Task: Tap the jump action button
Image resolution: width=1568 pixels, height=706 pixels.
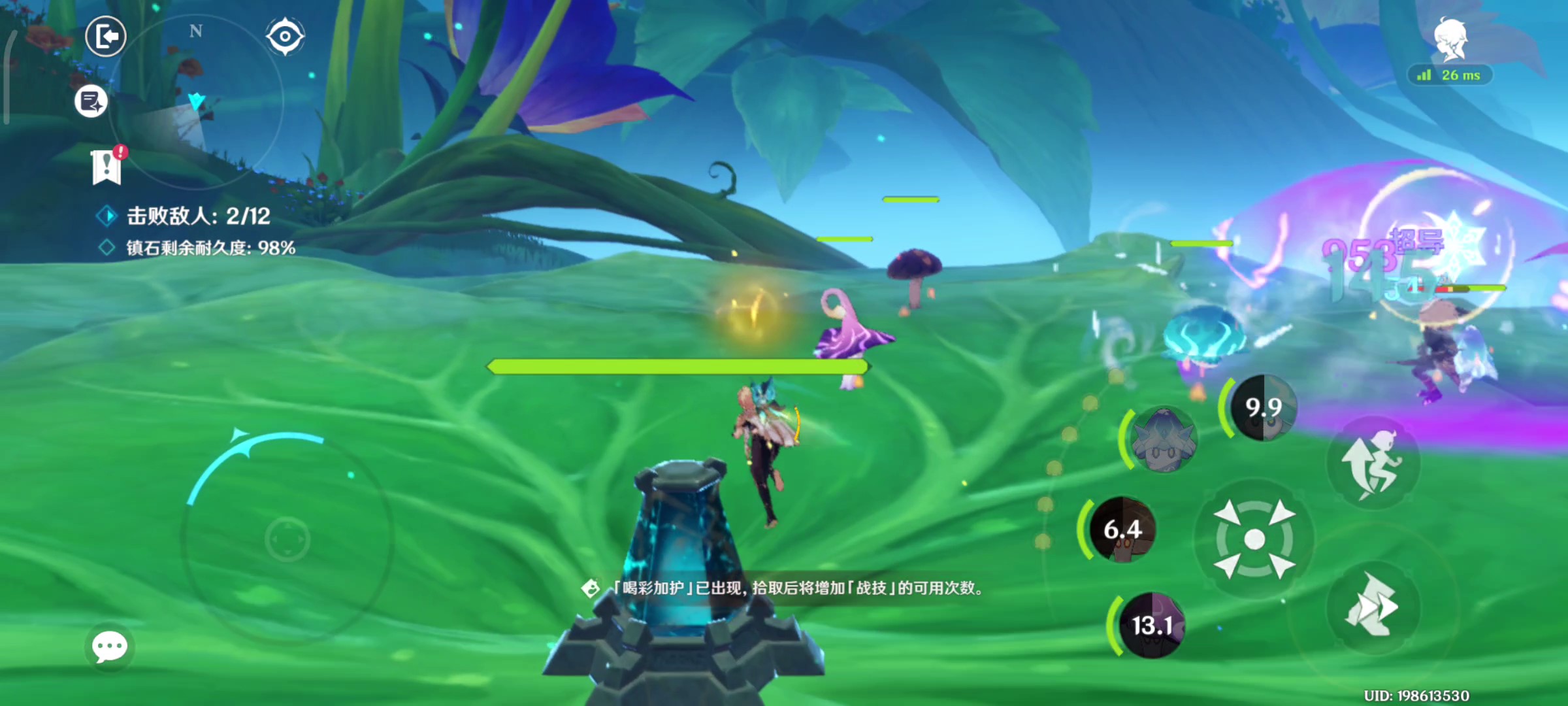Action: coord(1373,462)
